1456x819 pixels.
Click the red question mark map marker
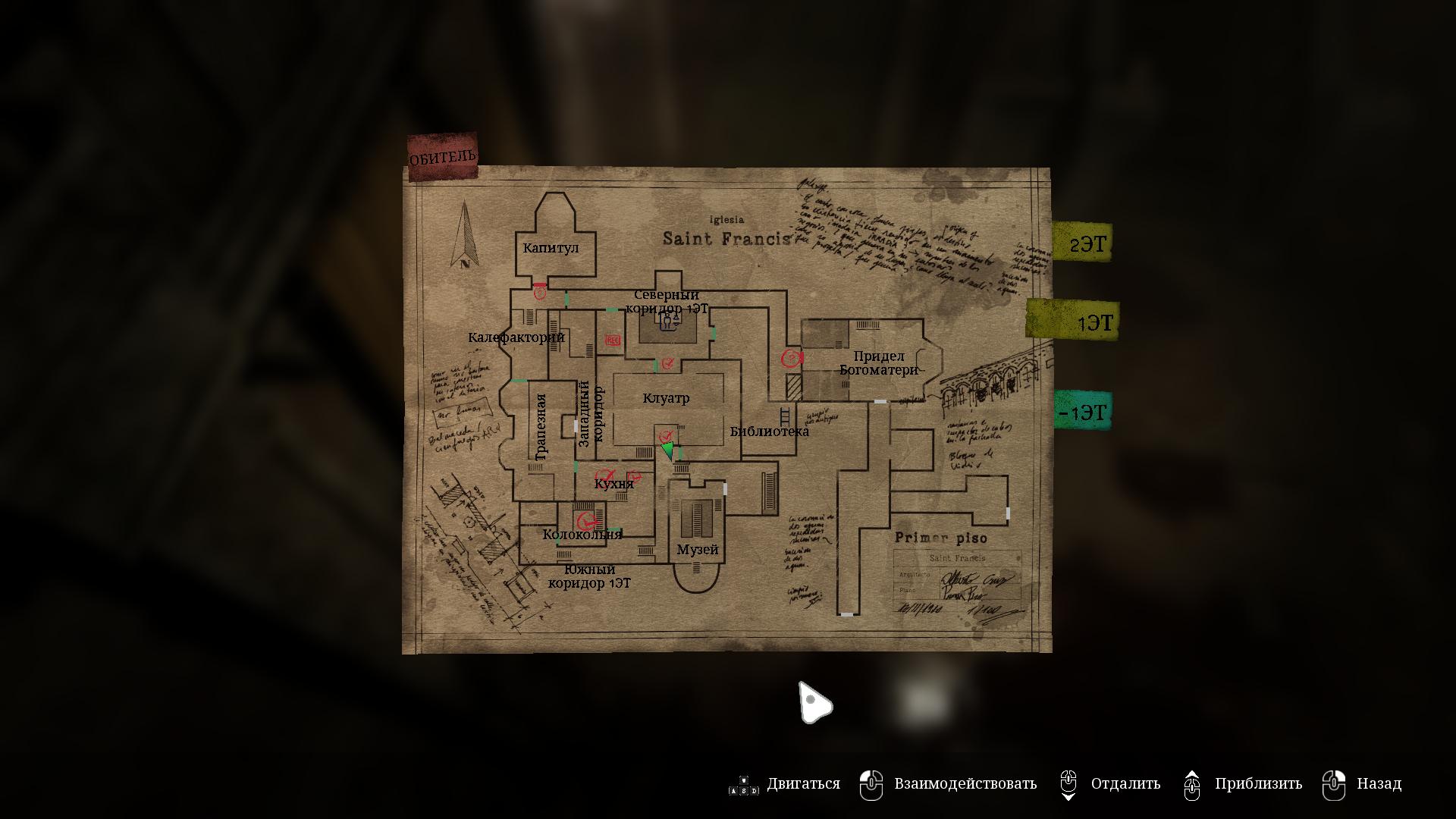792,358
